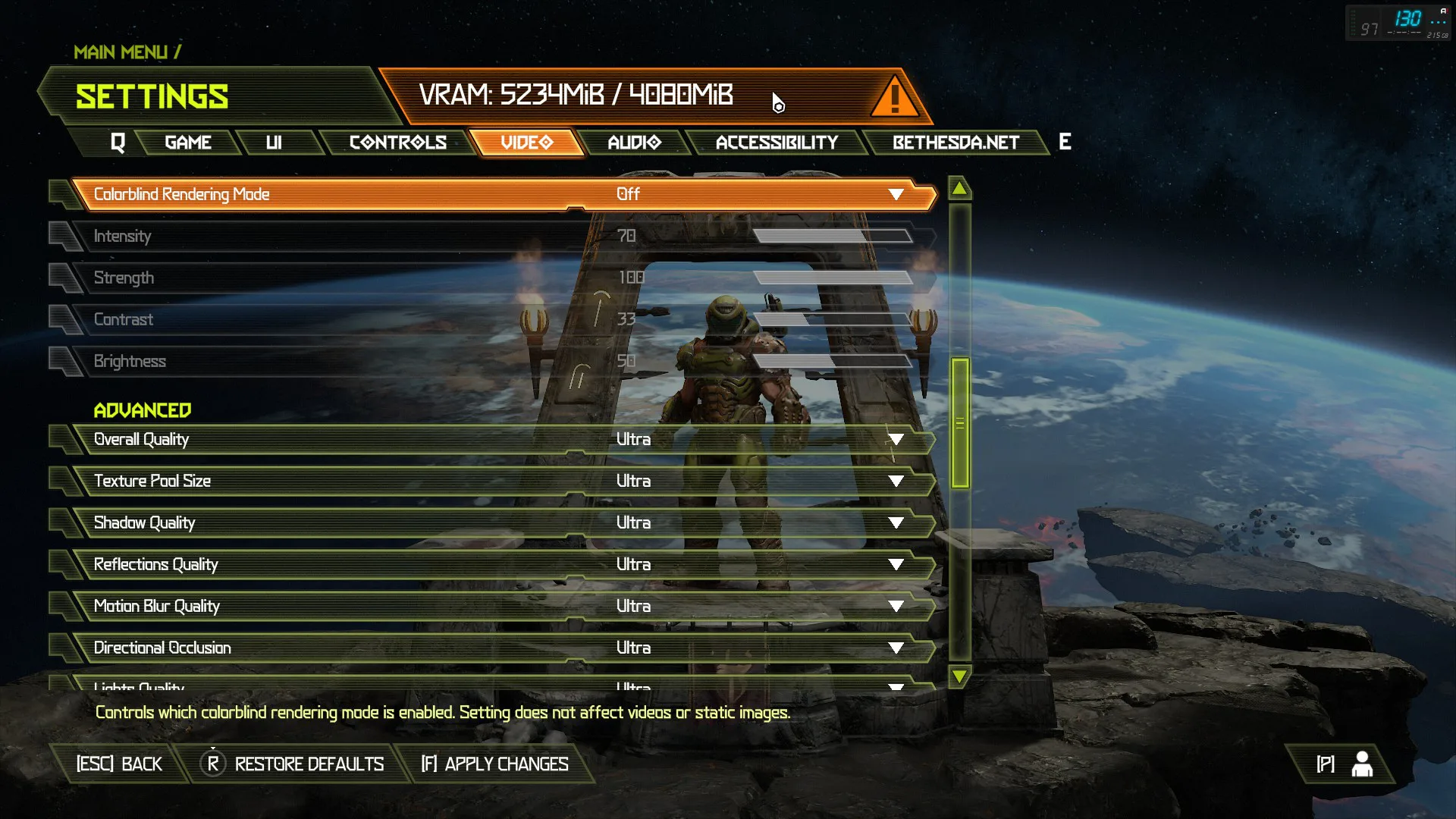1456x819 pixels.
Task: Switch to the Game settings tab
Action: click(x=187, y=143)
